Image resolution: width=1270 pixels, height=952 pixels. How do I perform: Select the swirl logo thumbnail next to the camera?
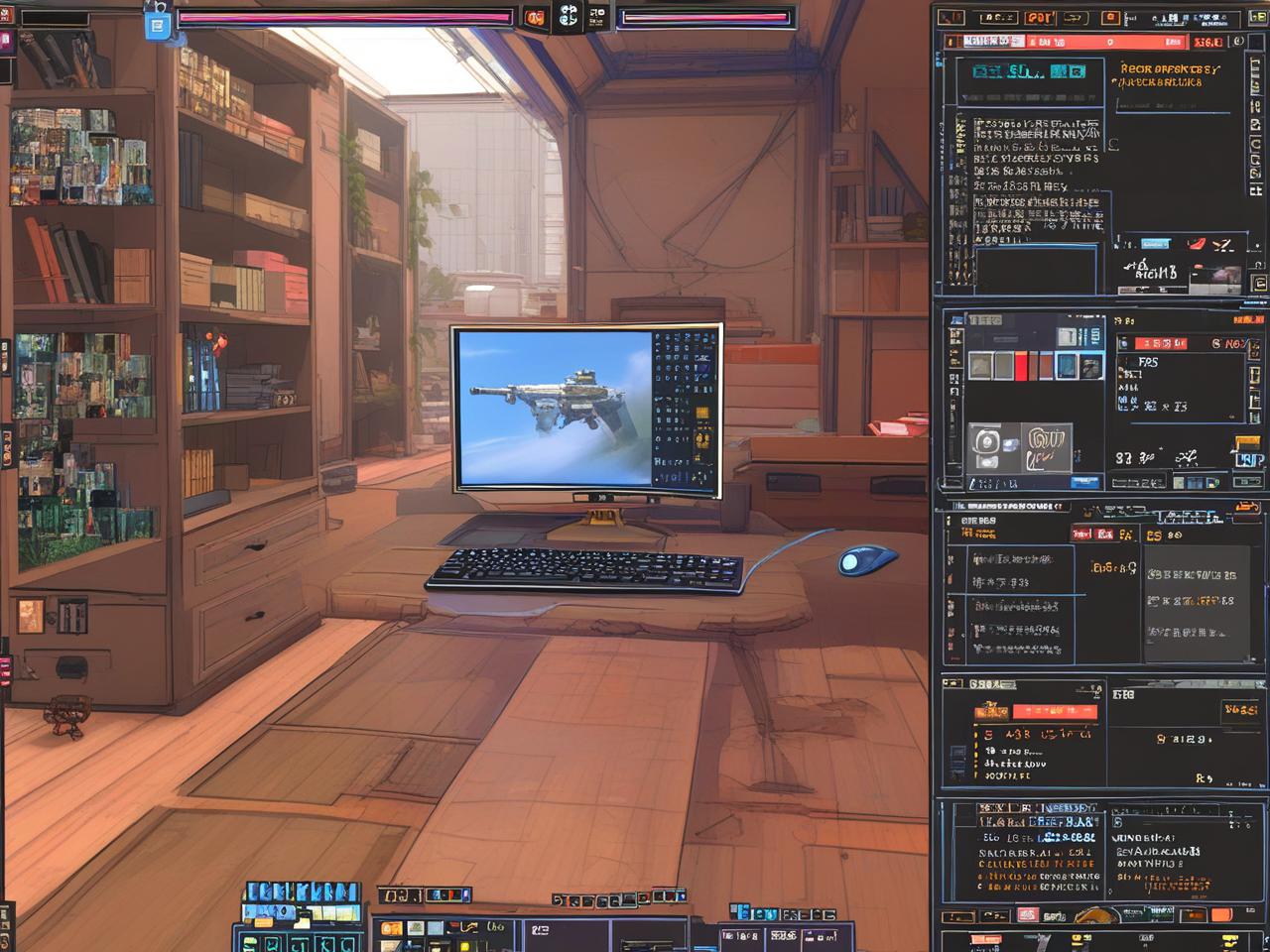click(x=1048, y=446)
